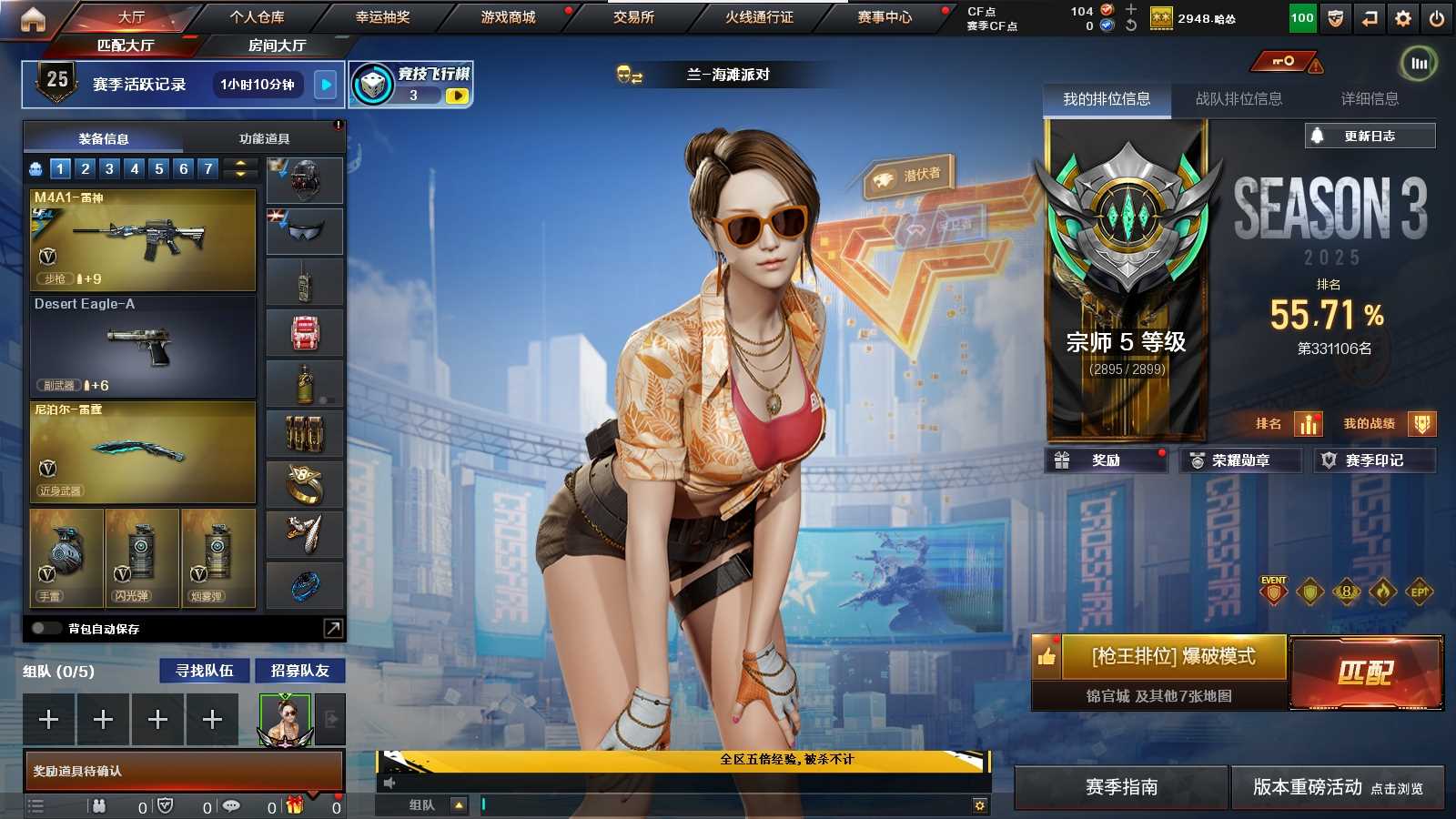1456x819 pixels.
Task: Open the 奖励 rewards panel
Action: pos(1106,460)
